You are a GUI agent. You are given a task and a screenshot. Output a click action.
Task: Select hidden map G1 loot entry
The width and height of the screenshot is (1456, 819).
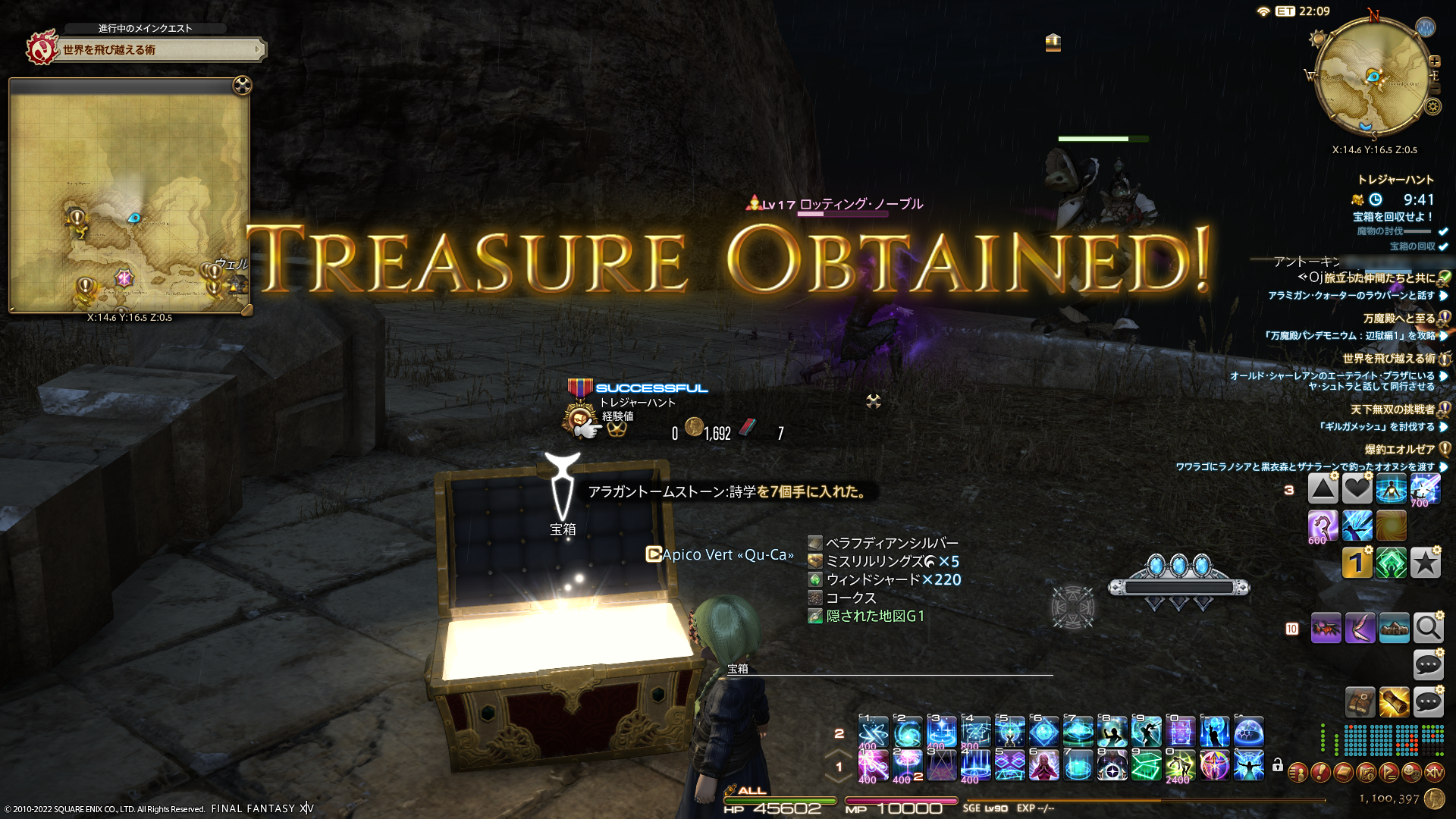pyautogui.click(x=875, y=616)
